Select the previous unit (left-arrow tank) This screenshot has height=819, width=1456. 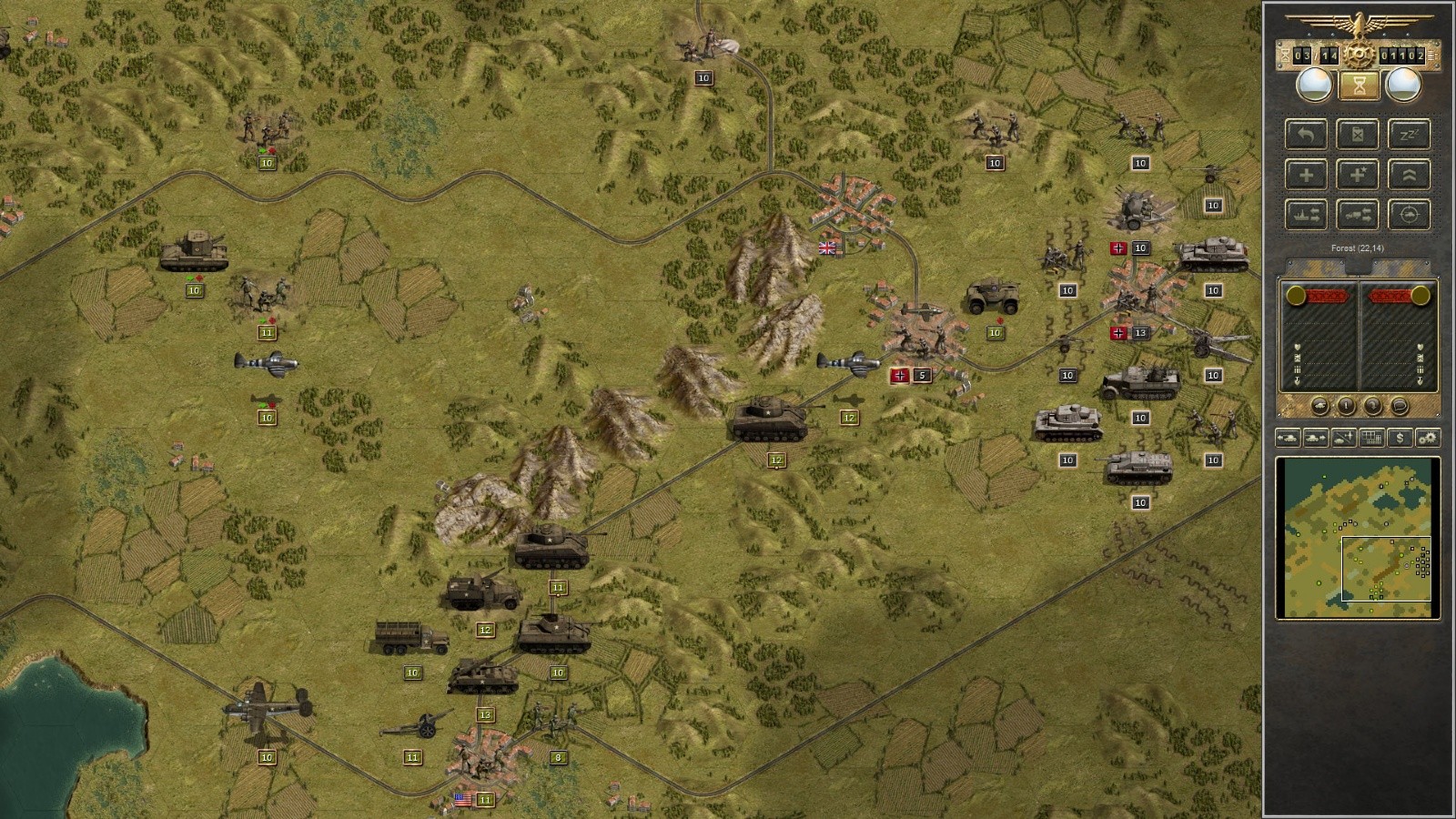(x=1289, y=438)
